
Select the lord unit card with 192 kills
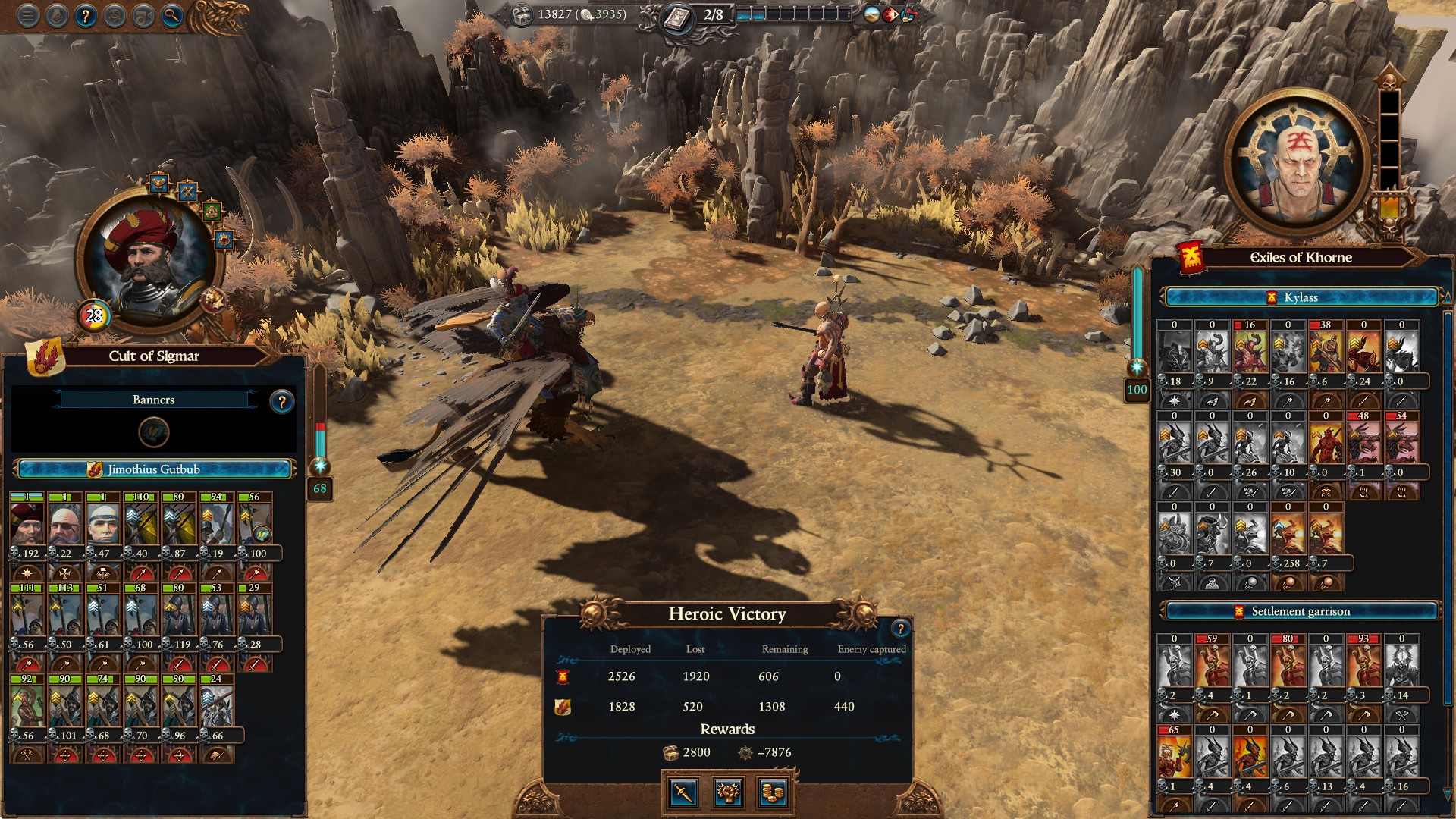tap(28, 525)
